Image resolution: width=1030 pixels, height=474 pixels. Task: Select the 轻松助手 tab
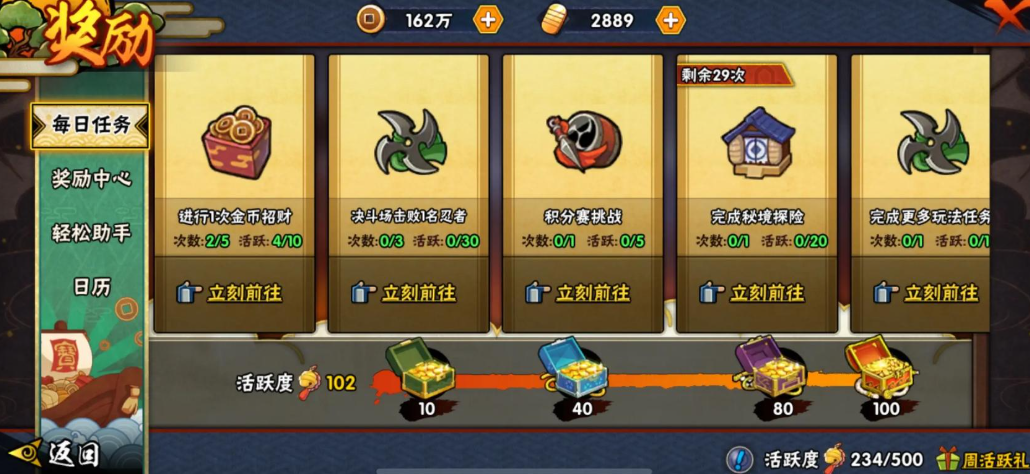[91, 233]
